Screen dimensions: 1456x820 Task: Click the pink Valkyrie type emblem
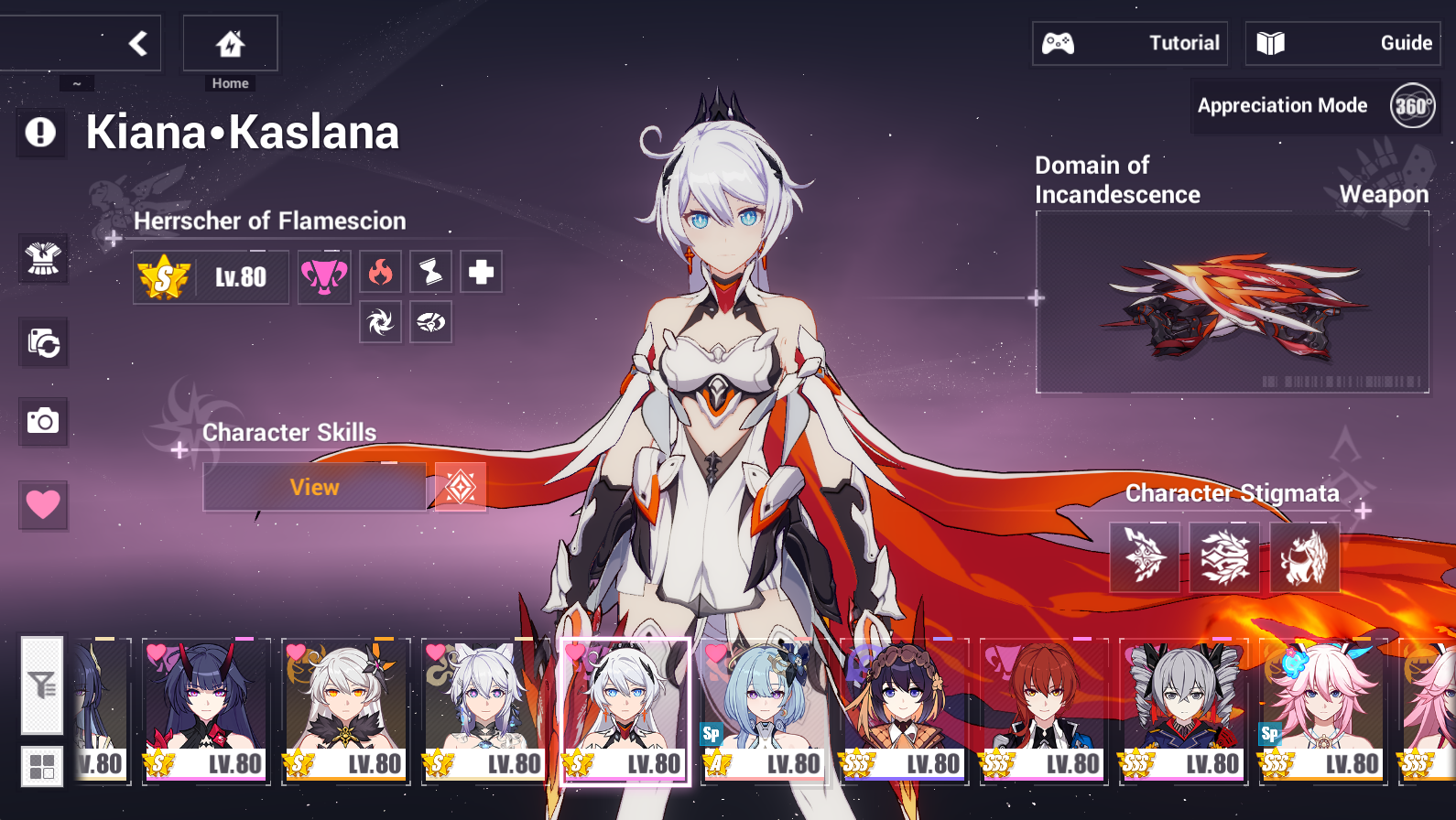[x=323, y=276]
